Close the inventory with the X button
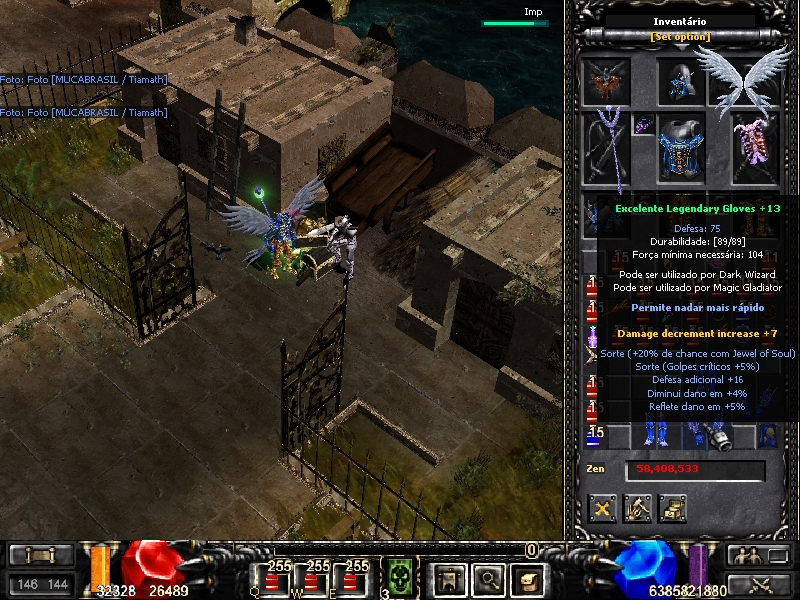Screen dimensions: 800x600 coord(602,508)
